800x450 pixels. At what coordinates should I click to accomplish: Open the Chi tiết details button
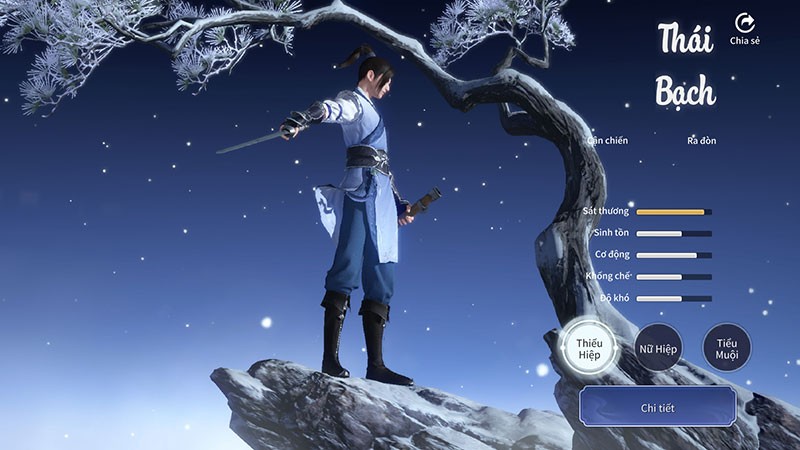point(657,408)
